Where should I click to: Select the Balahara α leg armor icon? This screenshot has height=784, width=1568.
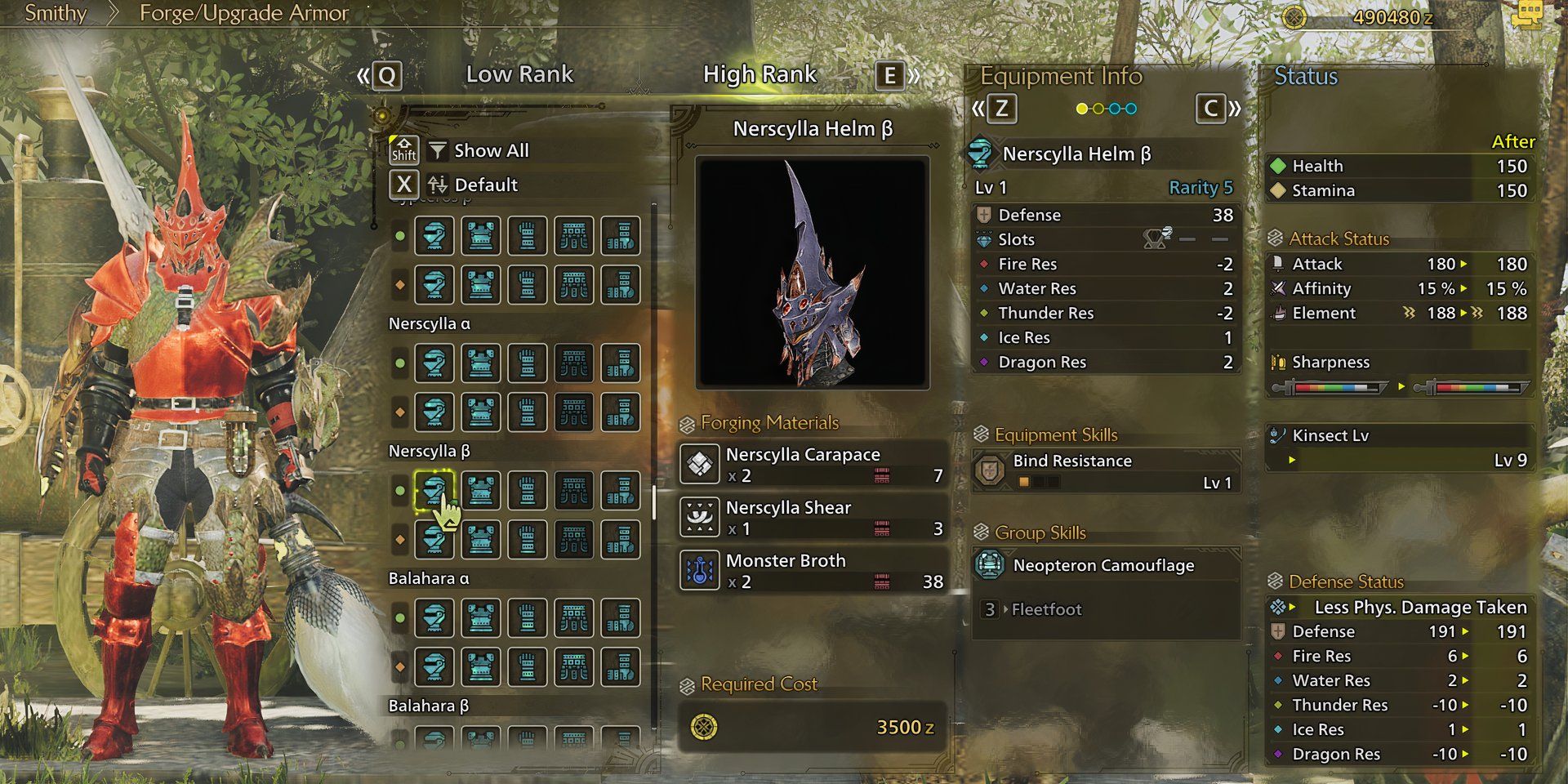click(620, 618)
